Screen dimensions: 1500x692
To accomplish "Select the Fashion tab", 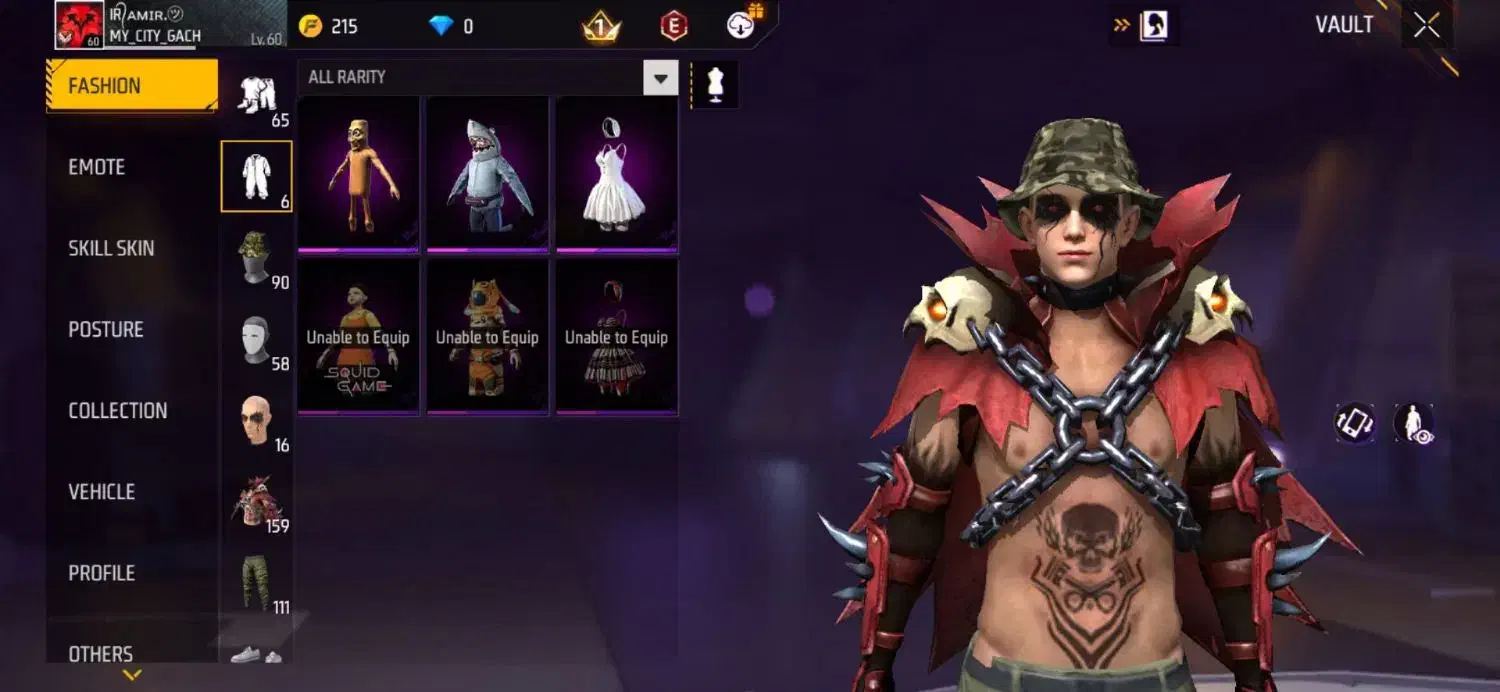I will coord(132,86).
